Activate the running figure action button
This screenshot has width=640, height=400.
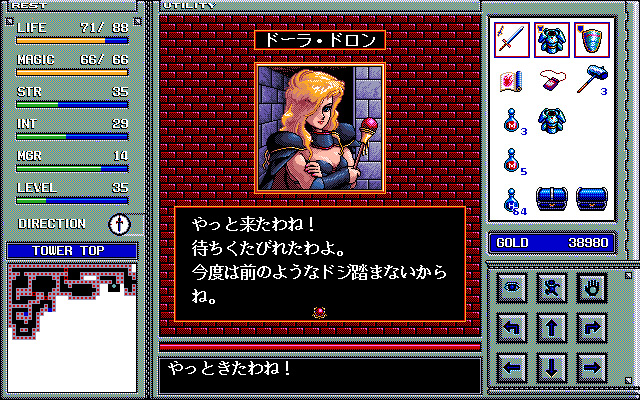(552, 287)
